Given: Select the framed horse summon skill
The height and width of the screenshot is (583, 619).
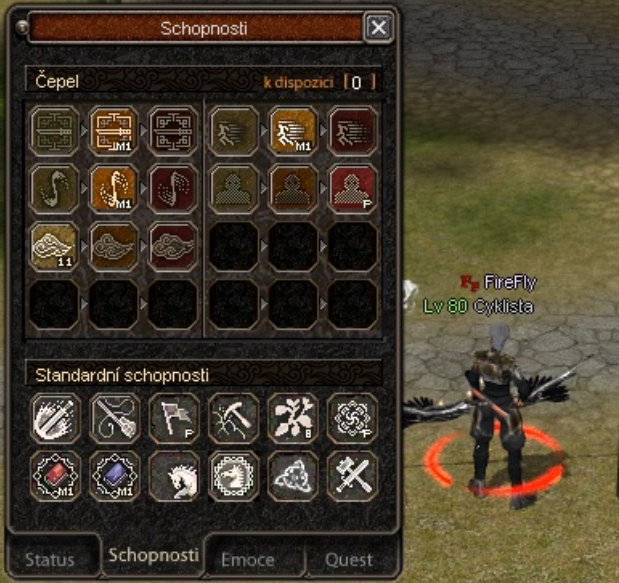Looking at the screenshot, I should pyautogui.click(x=233, y=476).
